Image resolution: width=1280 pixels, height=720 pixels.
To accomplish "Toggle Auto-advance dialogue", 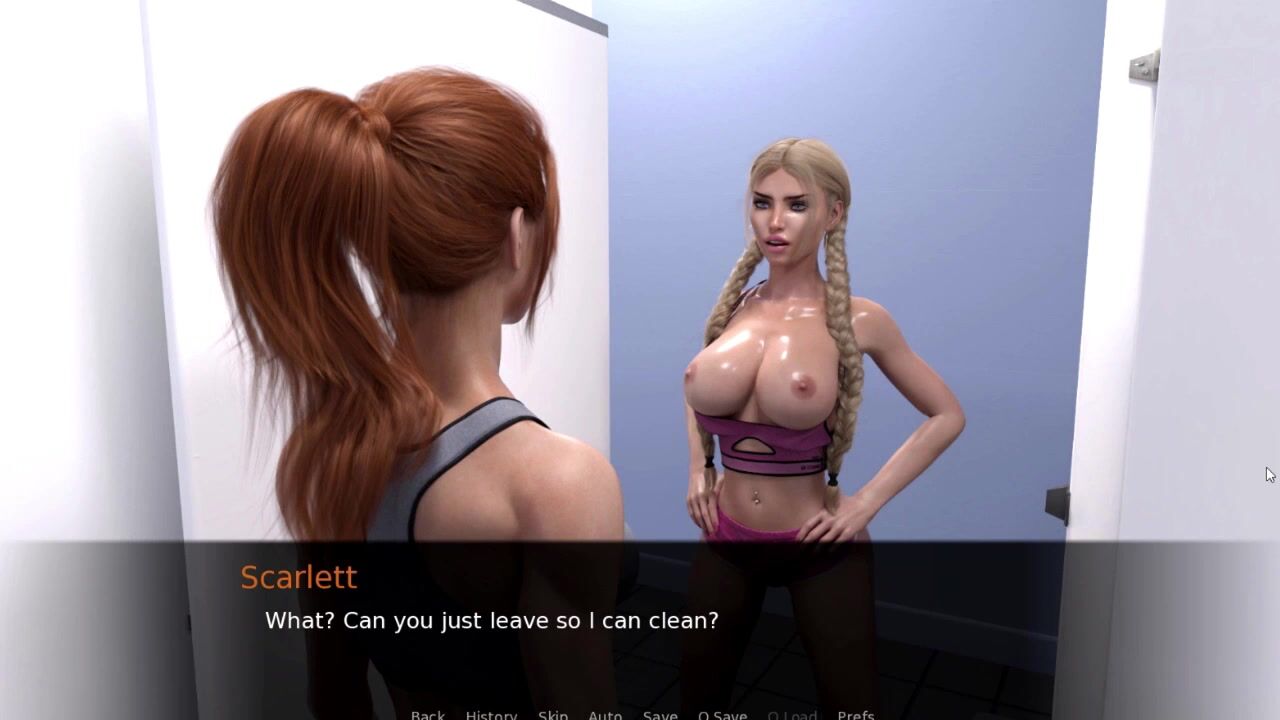I will coord(605,714).
